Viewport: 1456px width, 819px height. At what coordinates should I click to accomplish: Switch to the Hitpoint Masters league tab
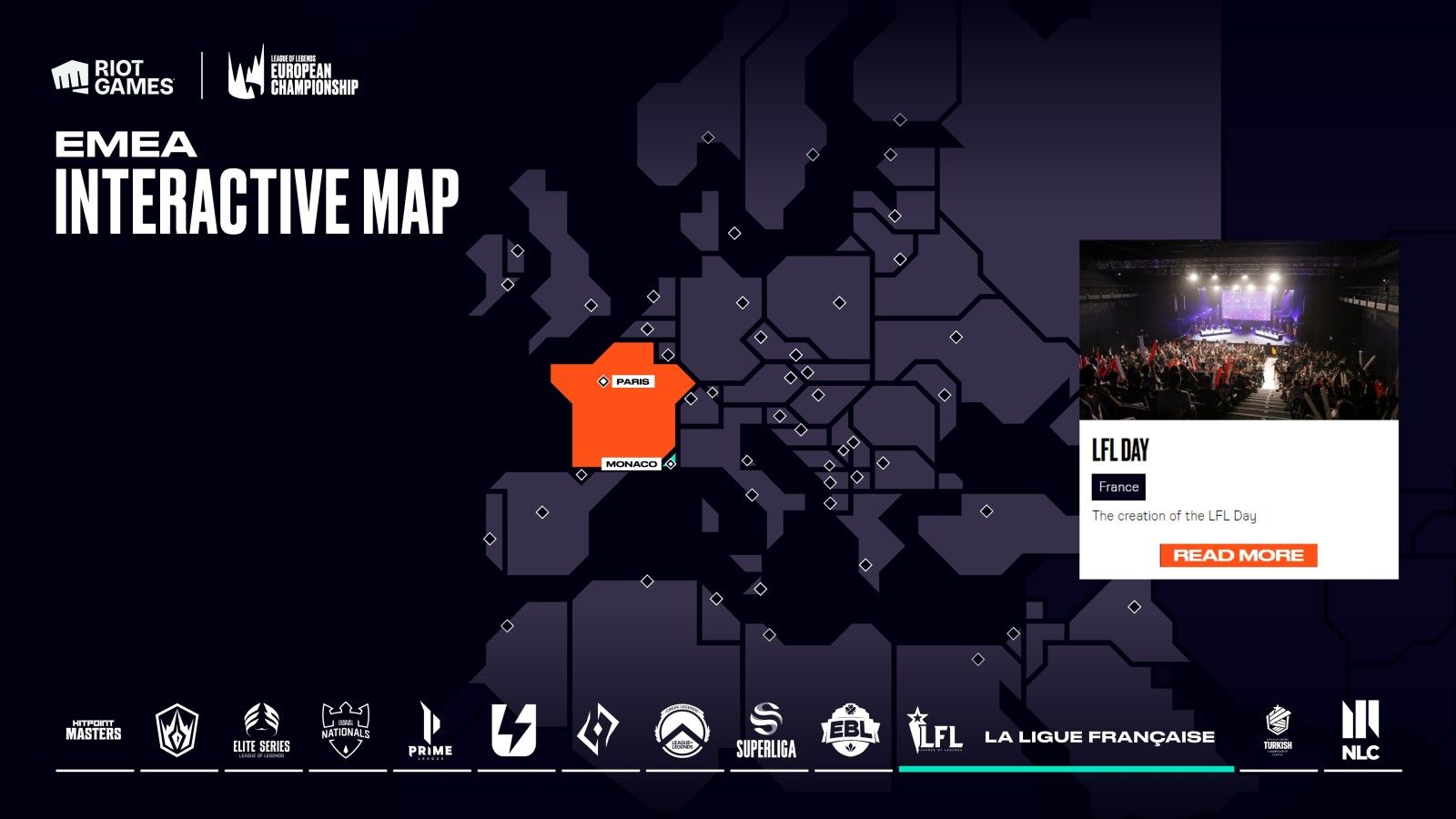point(94,732)
